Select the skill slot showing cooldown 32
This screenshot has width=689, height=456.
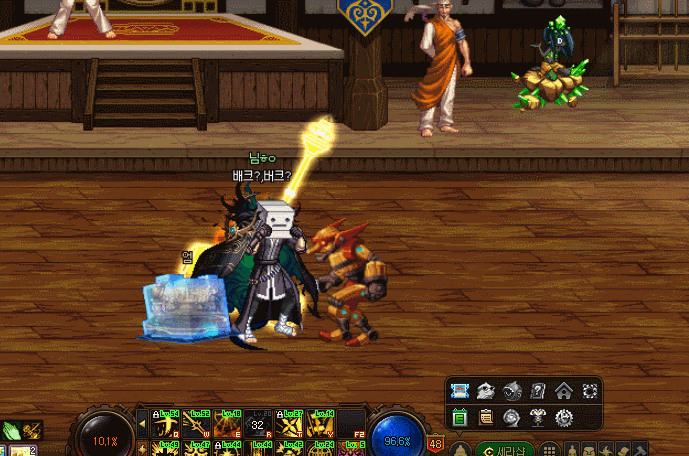[259, 424]
